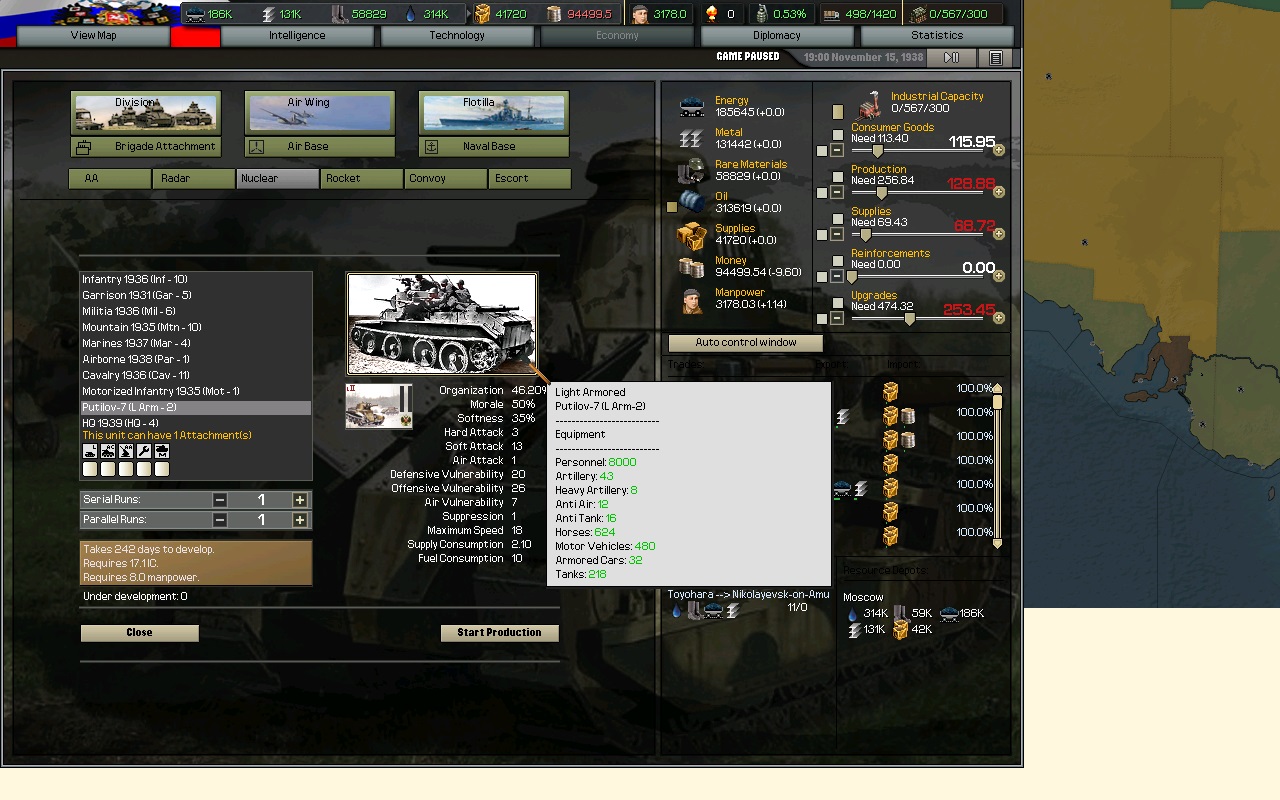Image resolution: width=1280 pixels, height=800 pixels.
Task: Open the Auto control window
Action: click(744, 343)
